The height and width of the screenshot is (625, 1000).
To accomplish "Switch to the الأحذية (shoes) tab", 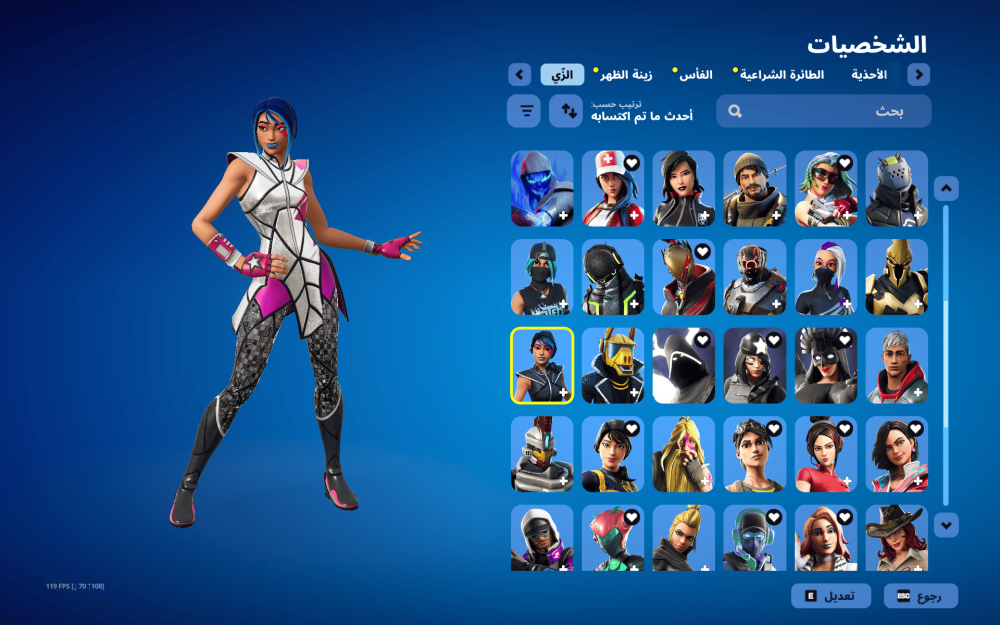I will (869, 75).
